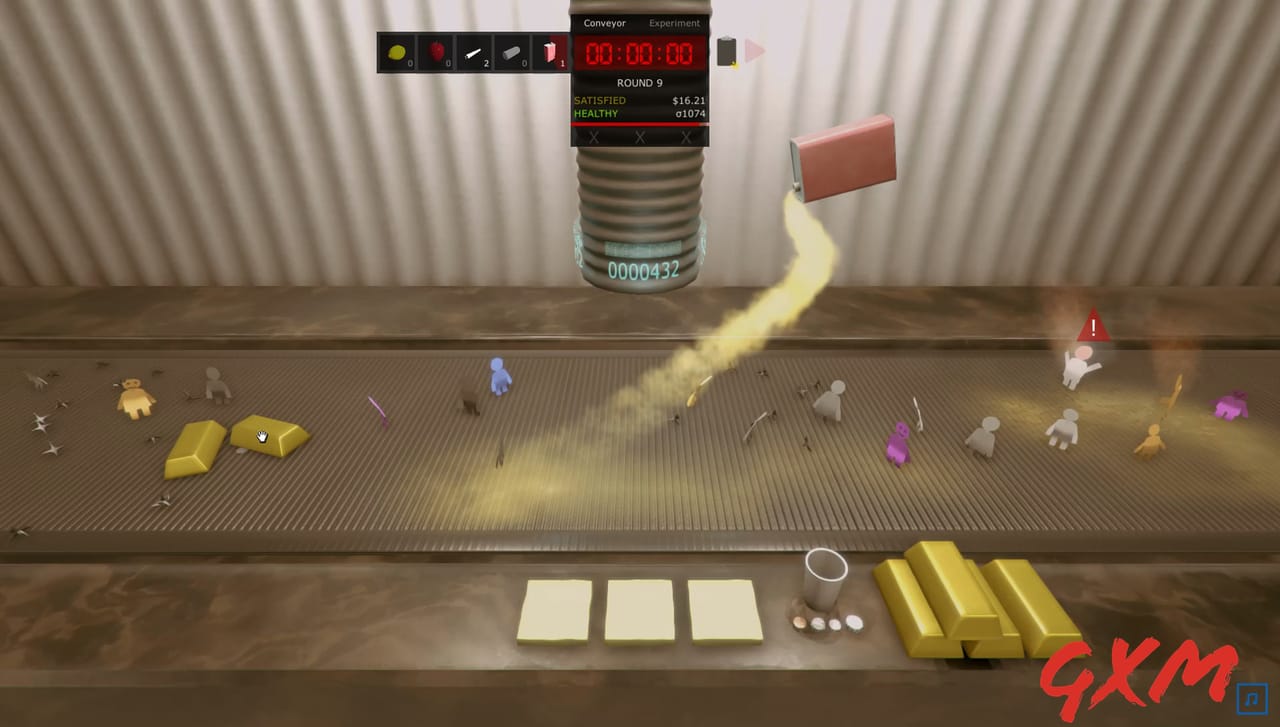Select the strawberry item slot

tap(436, 50)
